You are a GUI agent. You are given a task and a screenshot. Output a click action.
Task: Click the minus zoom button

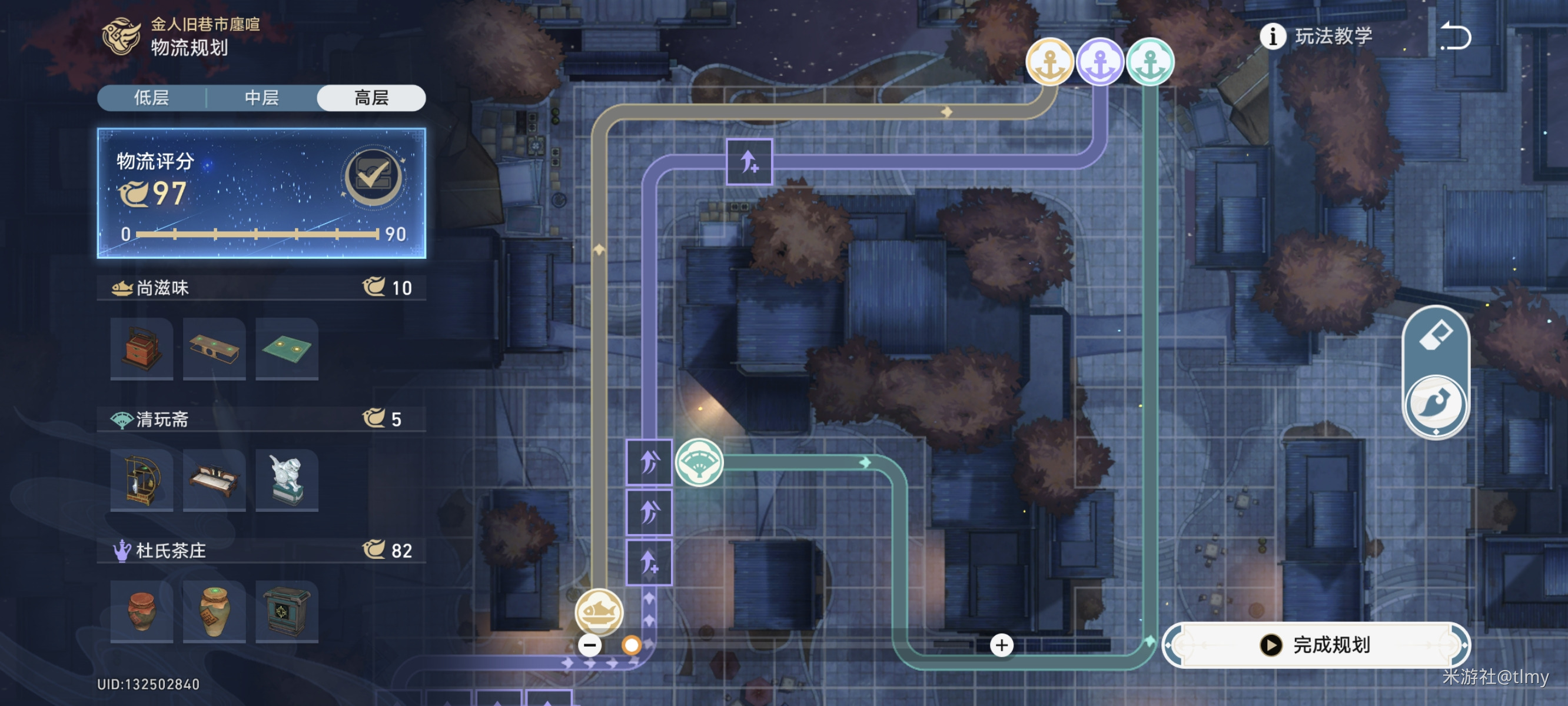coord(589,645)
